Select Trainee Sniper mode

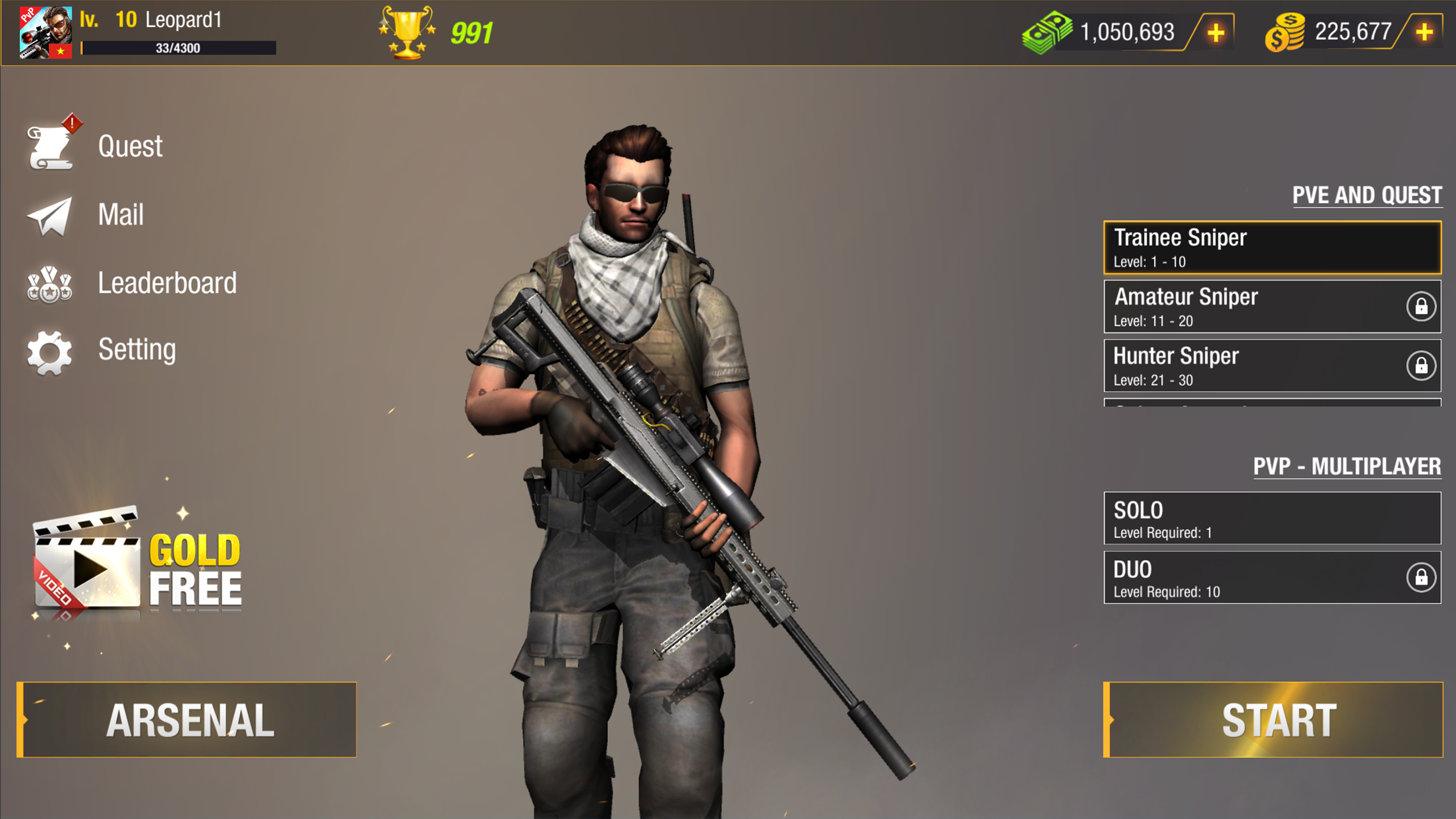pyautogui.click(x=1272, y=247)
